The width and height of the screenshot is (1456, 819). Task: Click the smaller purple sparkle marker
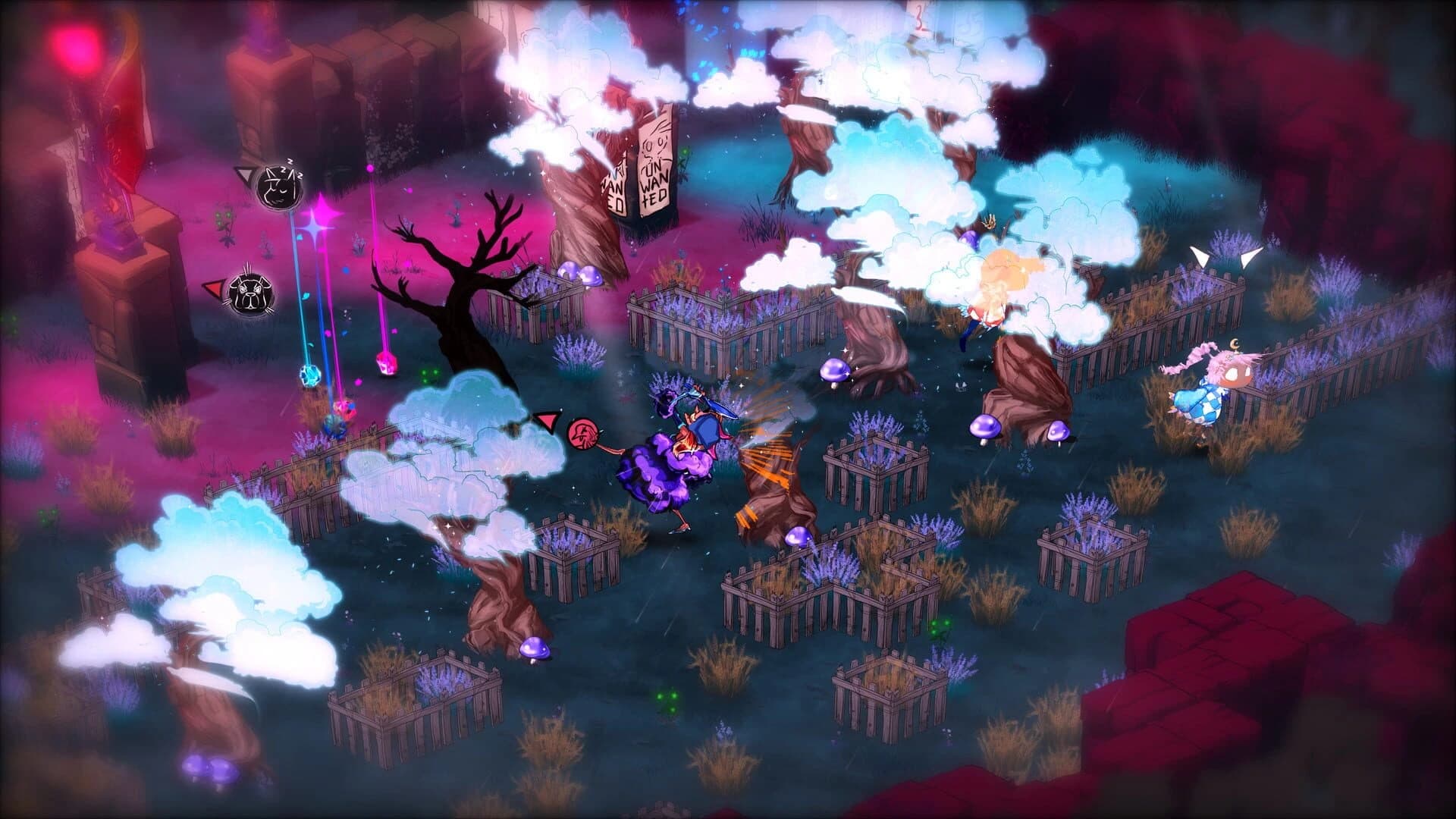coord(313,227)
